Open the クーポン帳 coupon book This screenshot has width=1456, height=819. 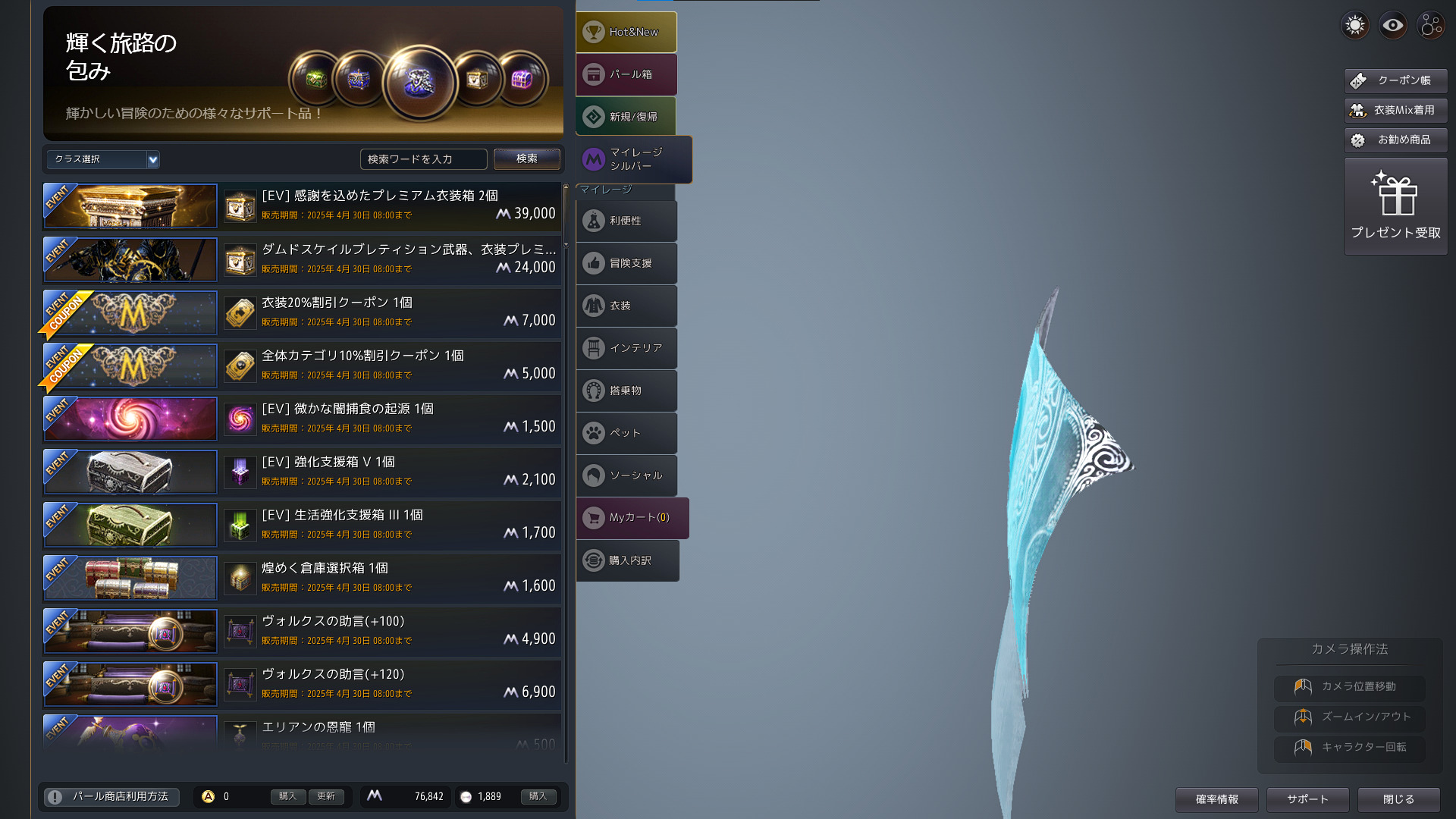(1395, 80)
